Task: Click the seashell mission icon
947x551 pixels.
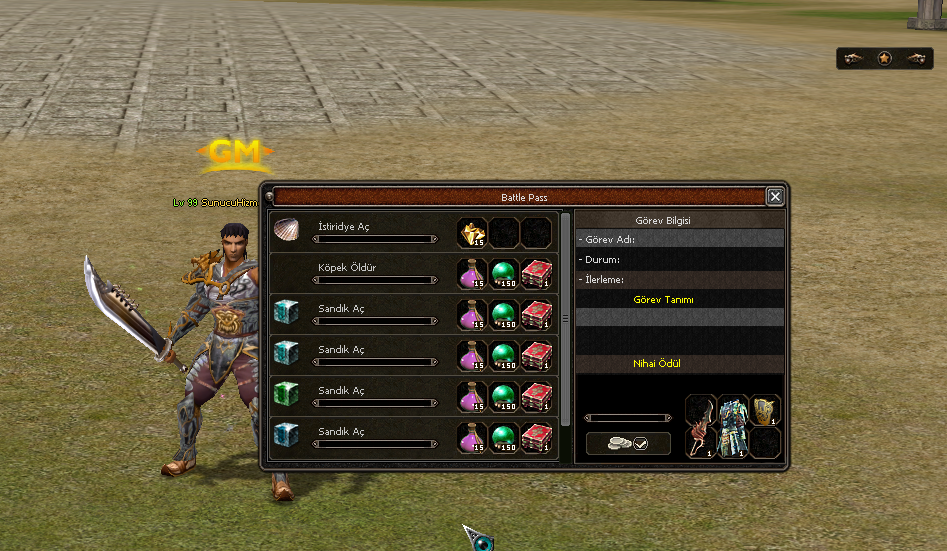Action: point(286,231)
